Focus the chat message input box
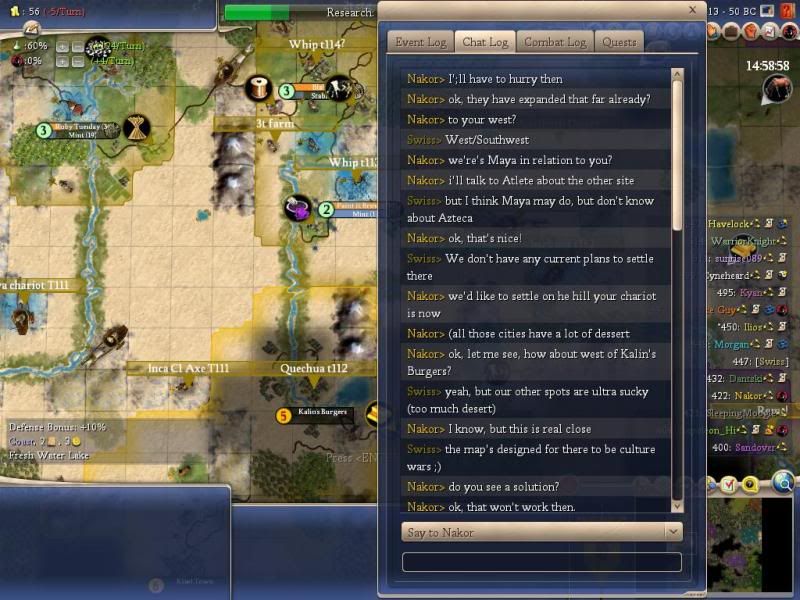Screen dimensions: 800x600 click(541, 562)
